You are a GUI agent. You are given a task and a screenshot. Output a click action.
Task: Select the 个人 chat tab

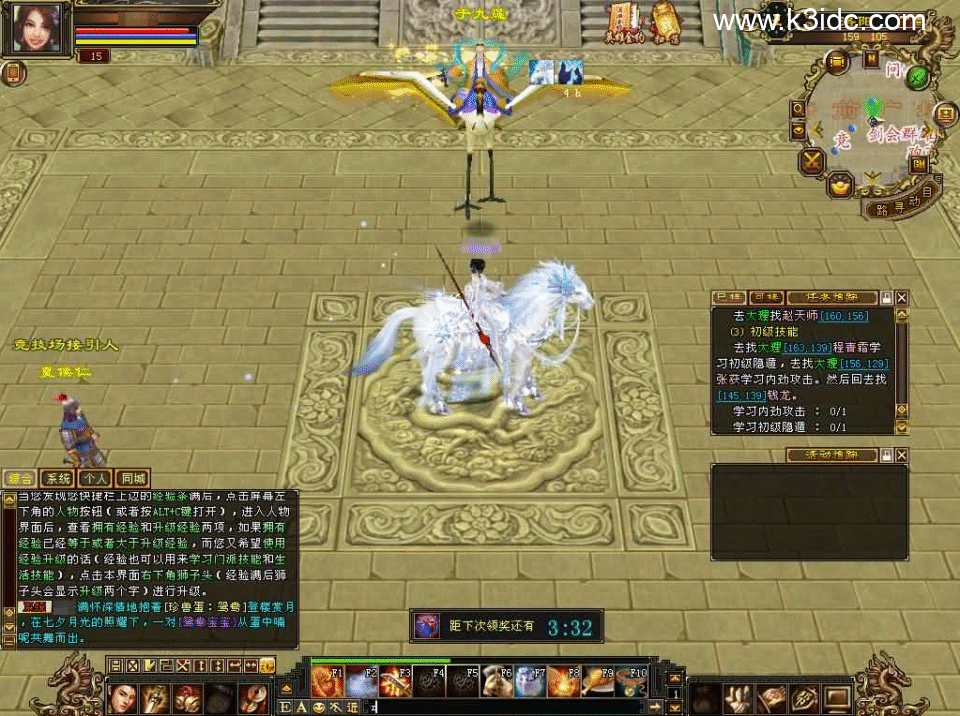[x=94, y=479]
